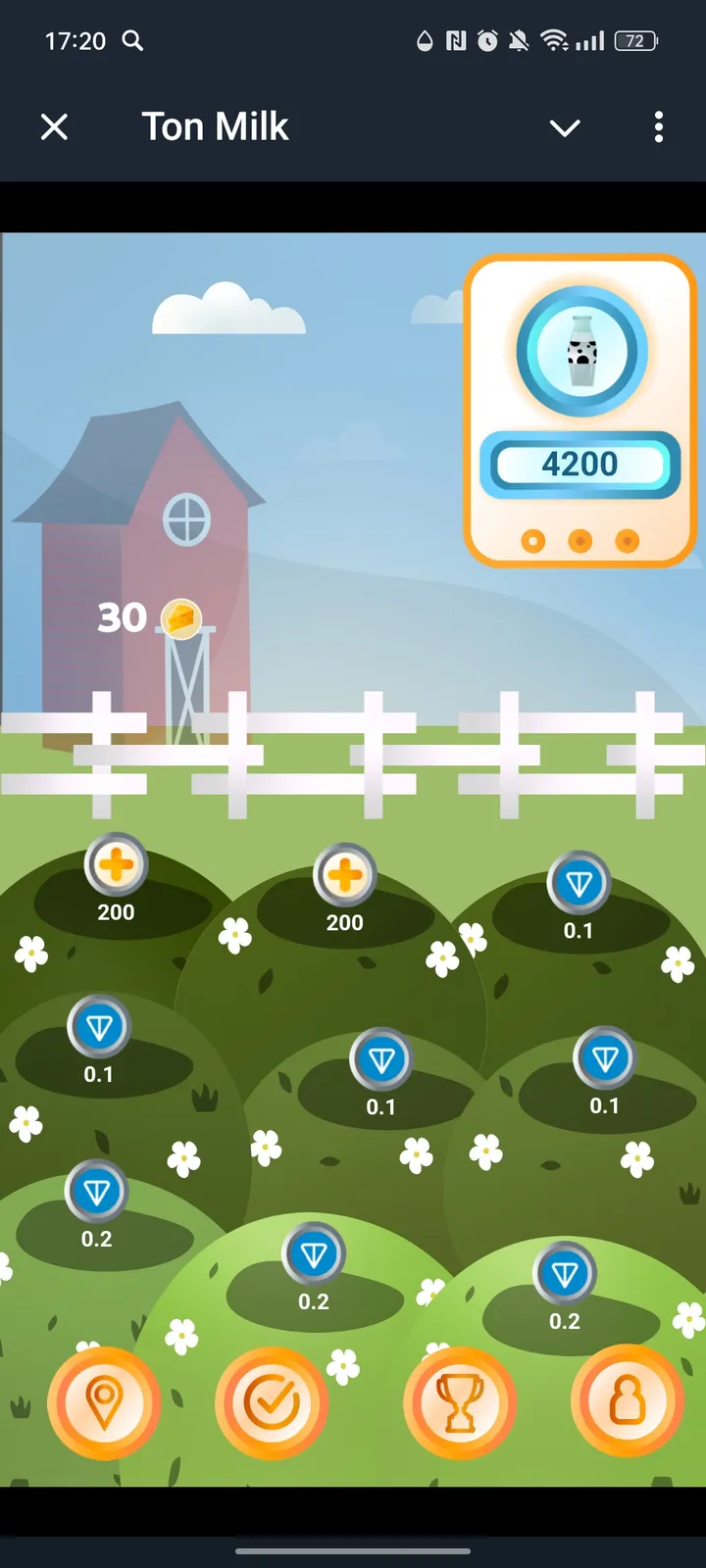
Task: Show the trophy leaderboard
Action: (x=459, y=1402)
